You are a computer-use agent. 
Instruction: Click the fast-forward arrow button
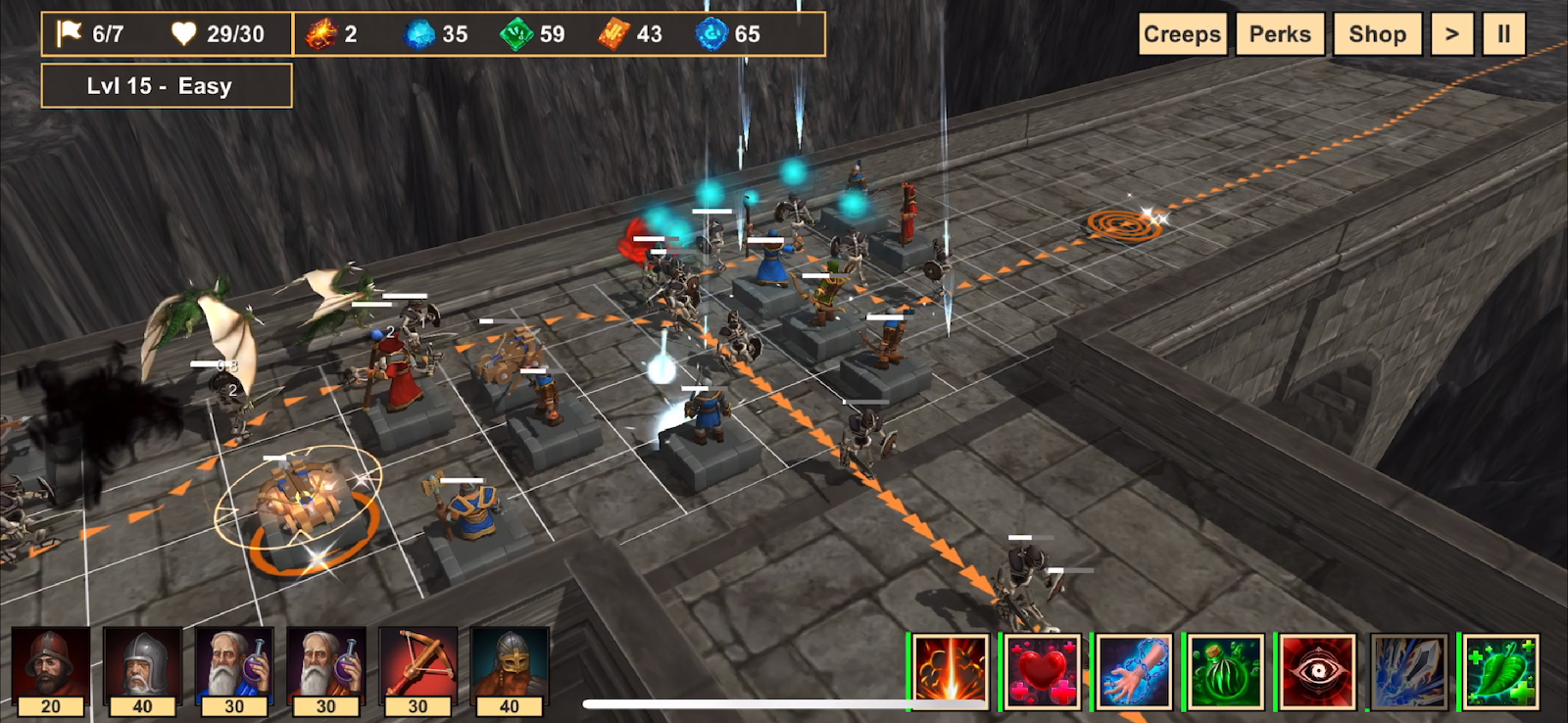click(x=1451, y=34)
